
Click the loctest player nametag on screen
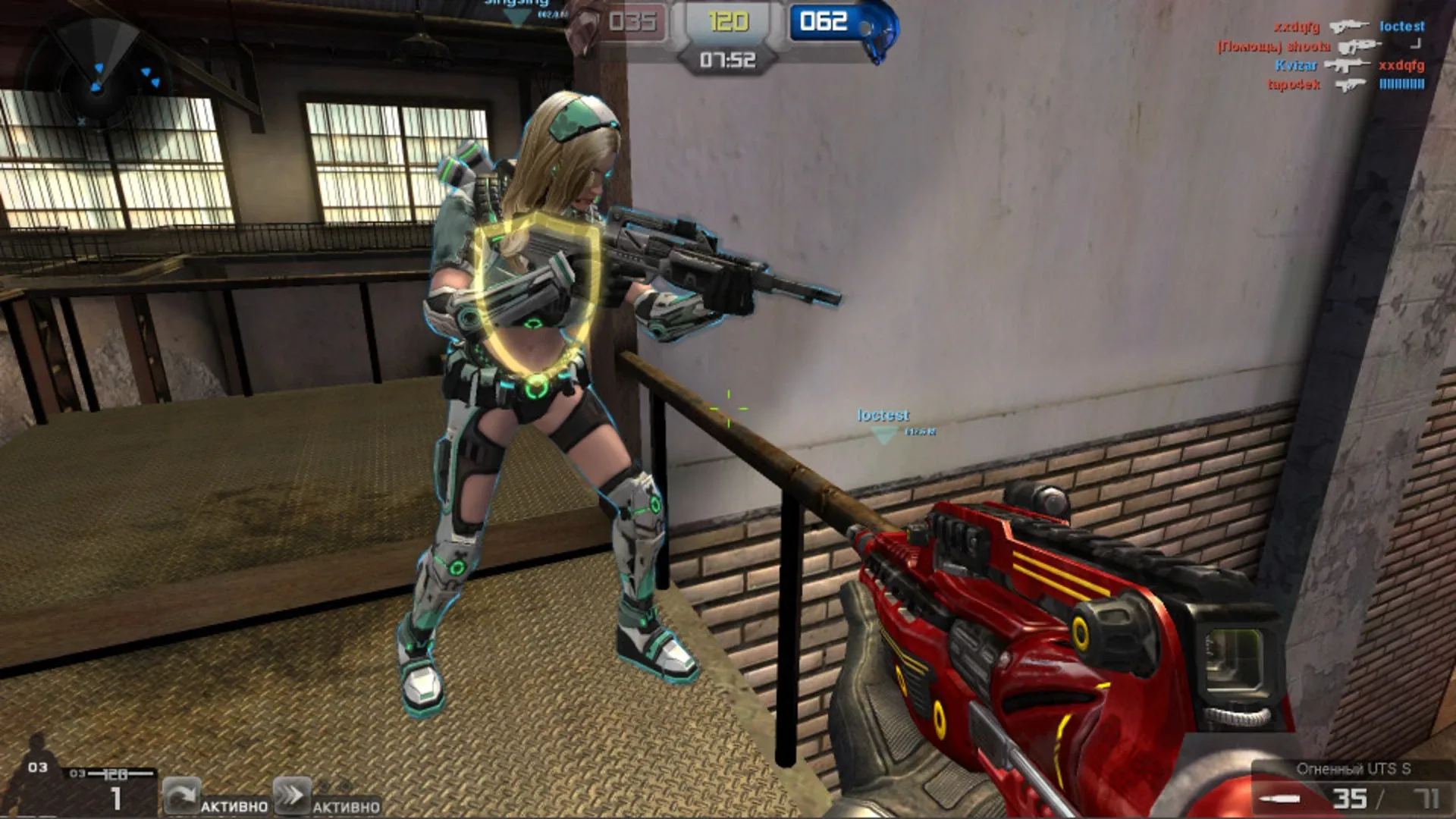[884, 416]
